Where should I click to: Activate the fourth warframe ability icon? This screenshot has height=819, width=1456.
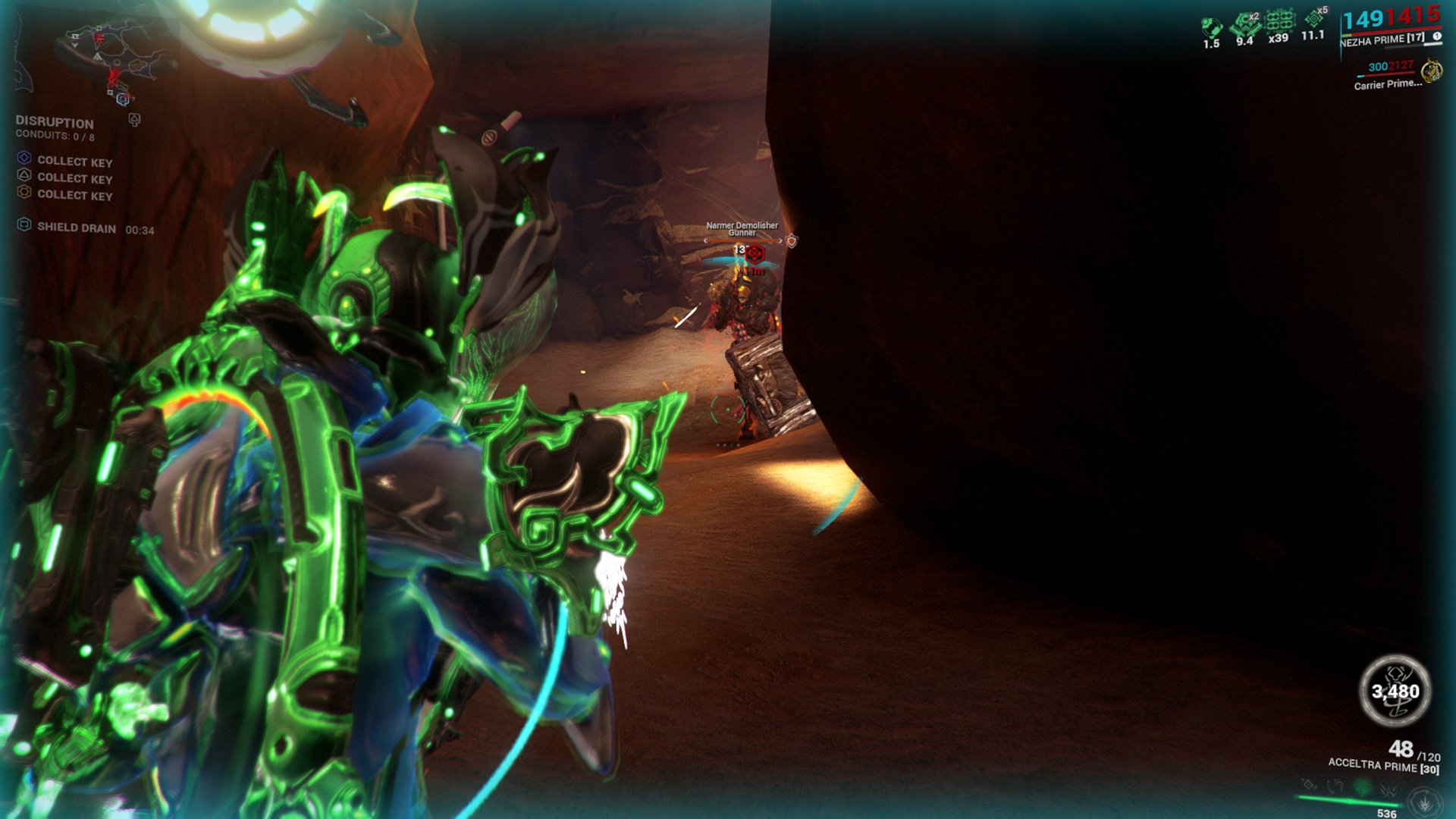1389,790
